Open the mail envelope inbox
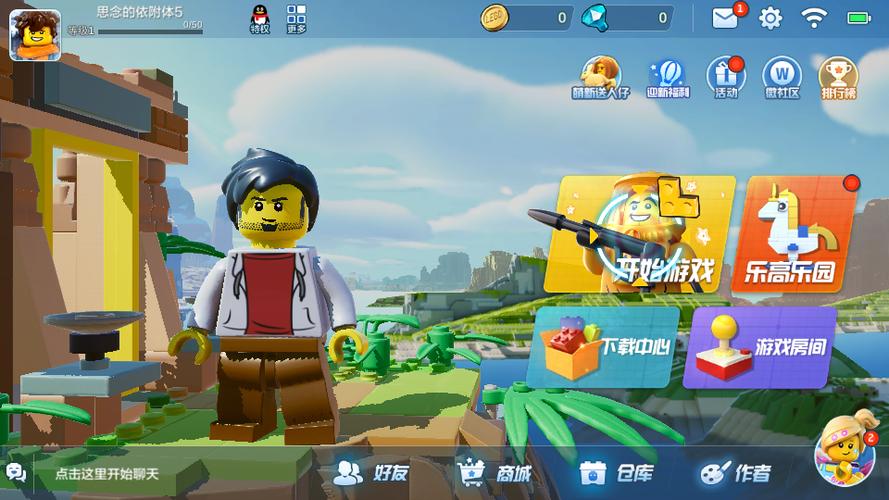The height and width of the screenshot is (500, 889). 725,17
